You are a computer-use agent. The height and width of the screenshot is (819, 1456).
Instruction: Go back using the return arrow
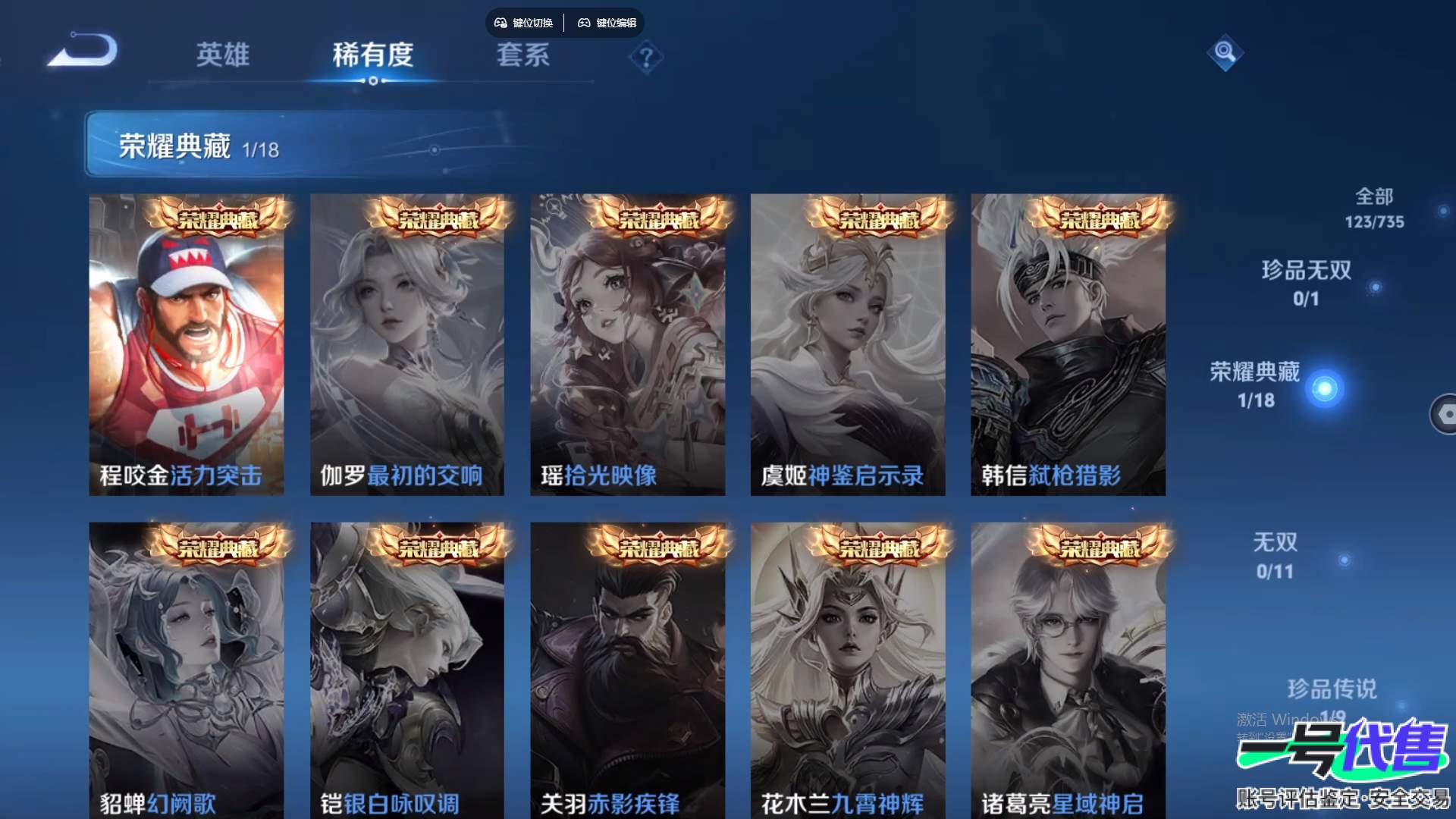click(83, 52)
